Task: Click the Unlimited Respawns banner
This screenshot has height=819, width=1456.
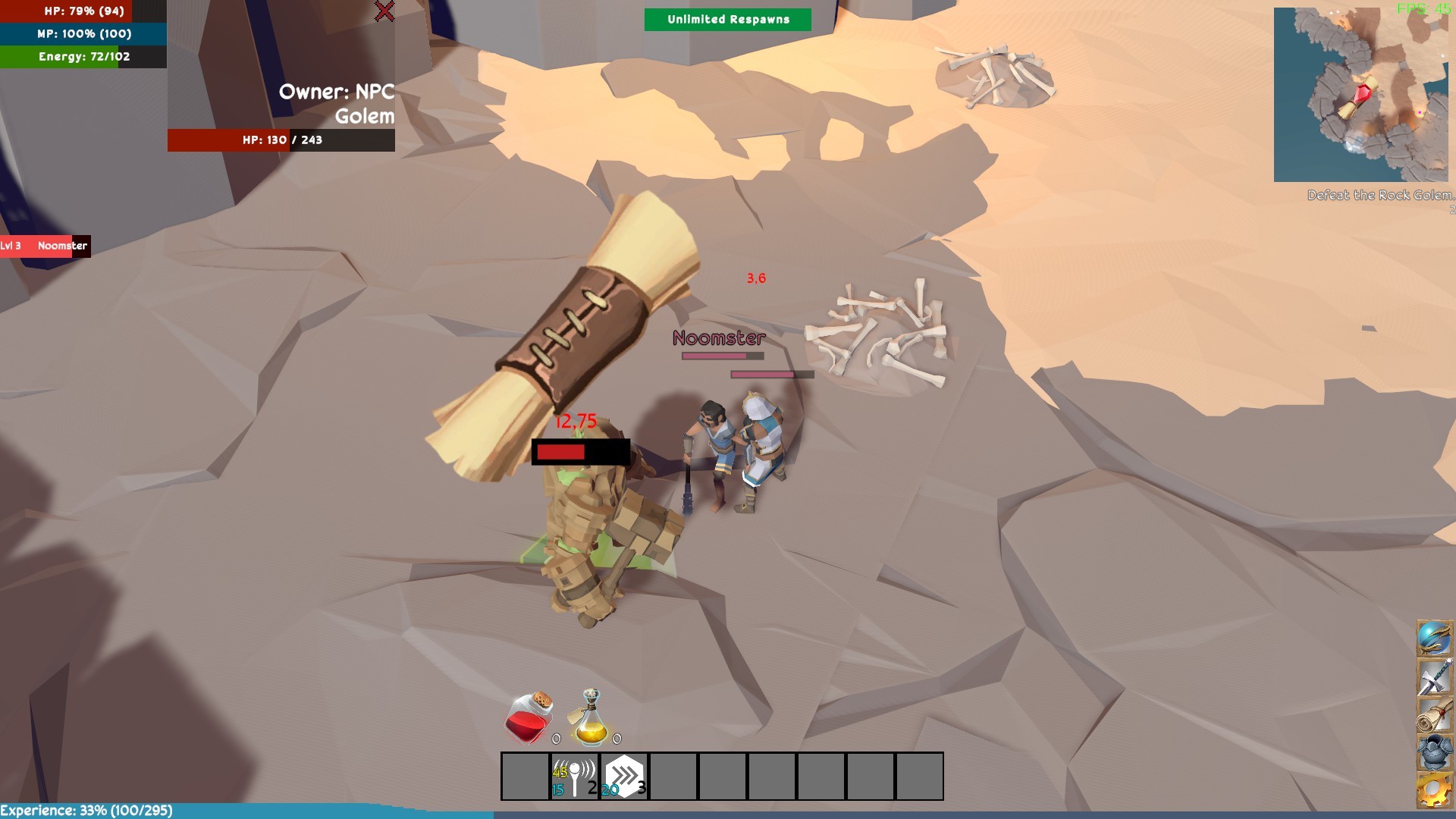Action: (x=726, y=19)
